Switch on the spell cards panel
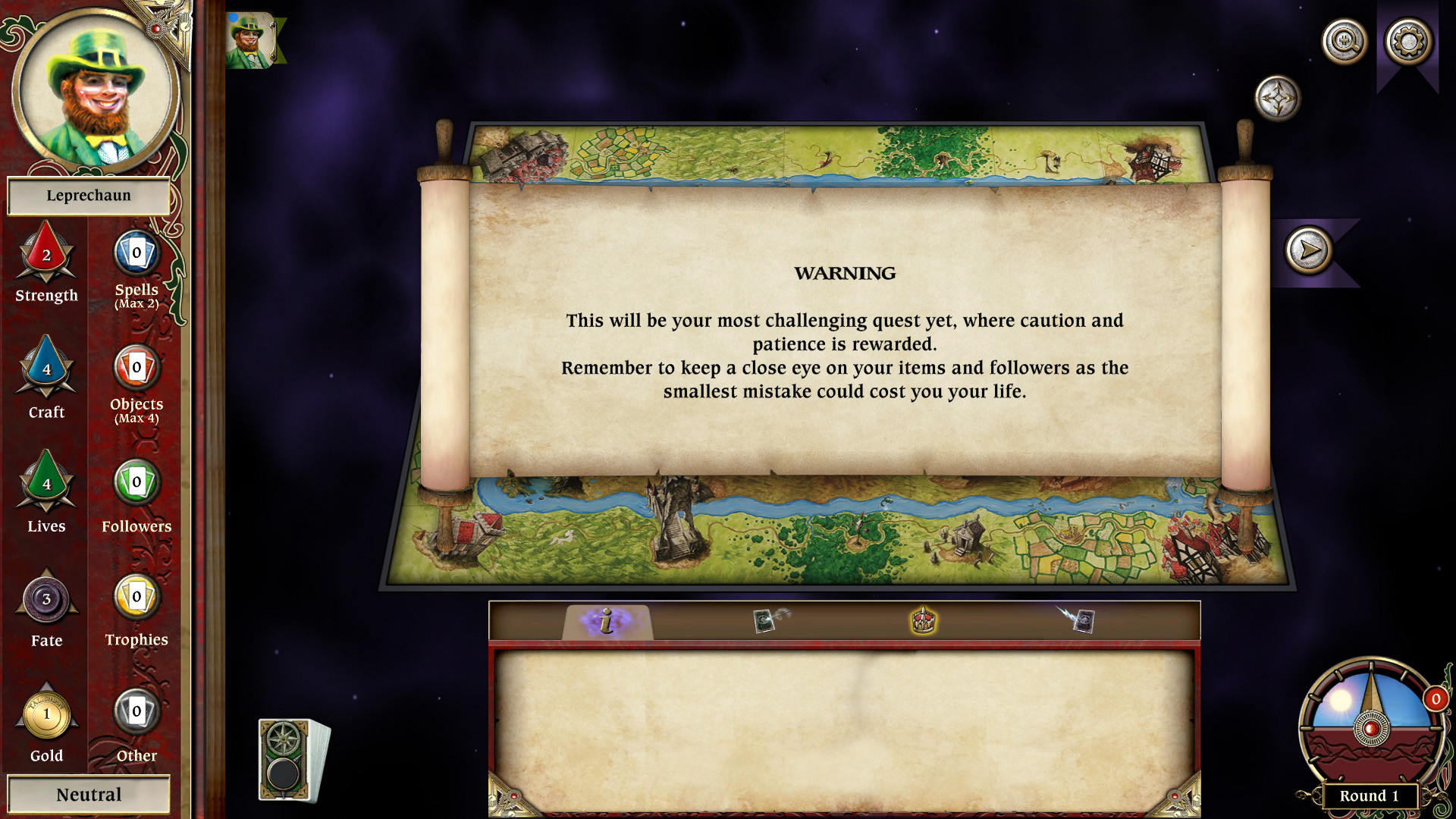 [766, 620]
